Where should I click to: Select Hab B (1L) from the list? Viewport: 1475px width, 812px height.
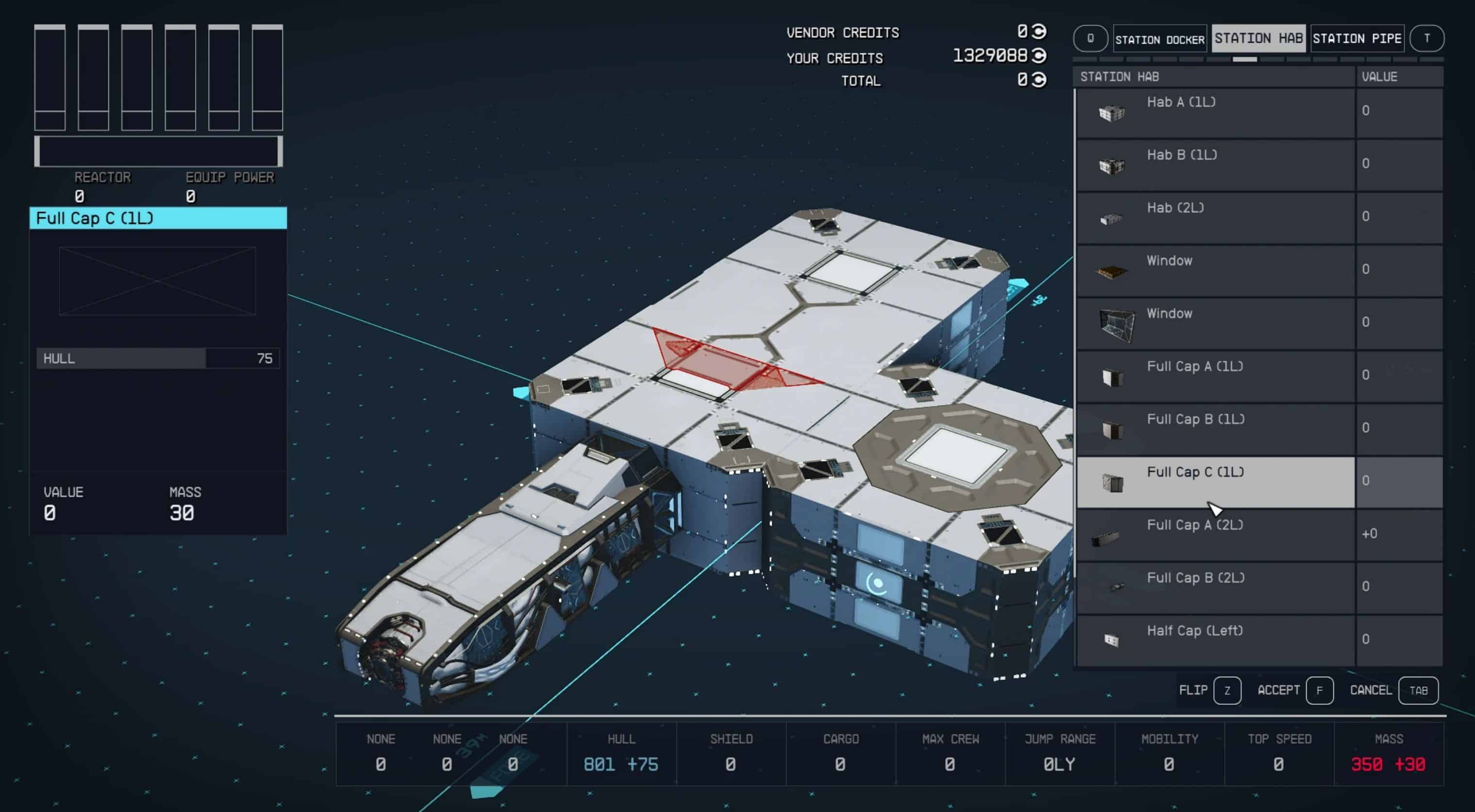click(1215, 165)
